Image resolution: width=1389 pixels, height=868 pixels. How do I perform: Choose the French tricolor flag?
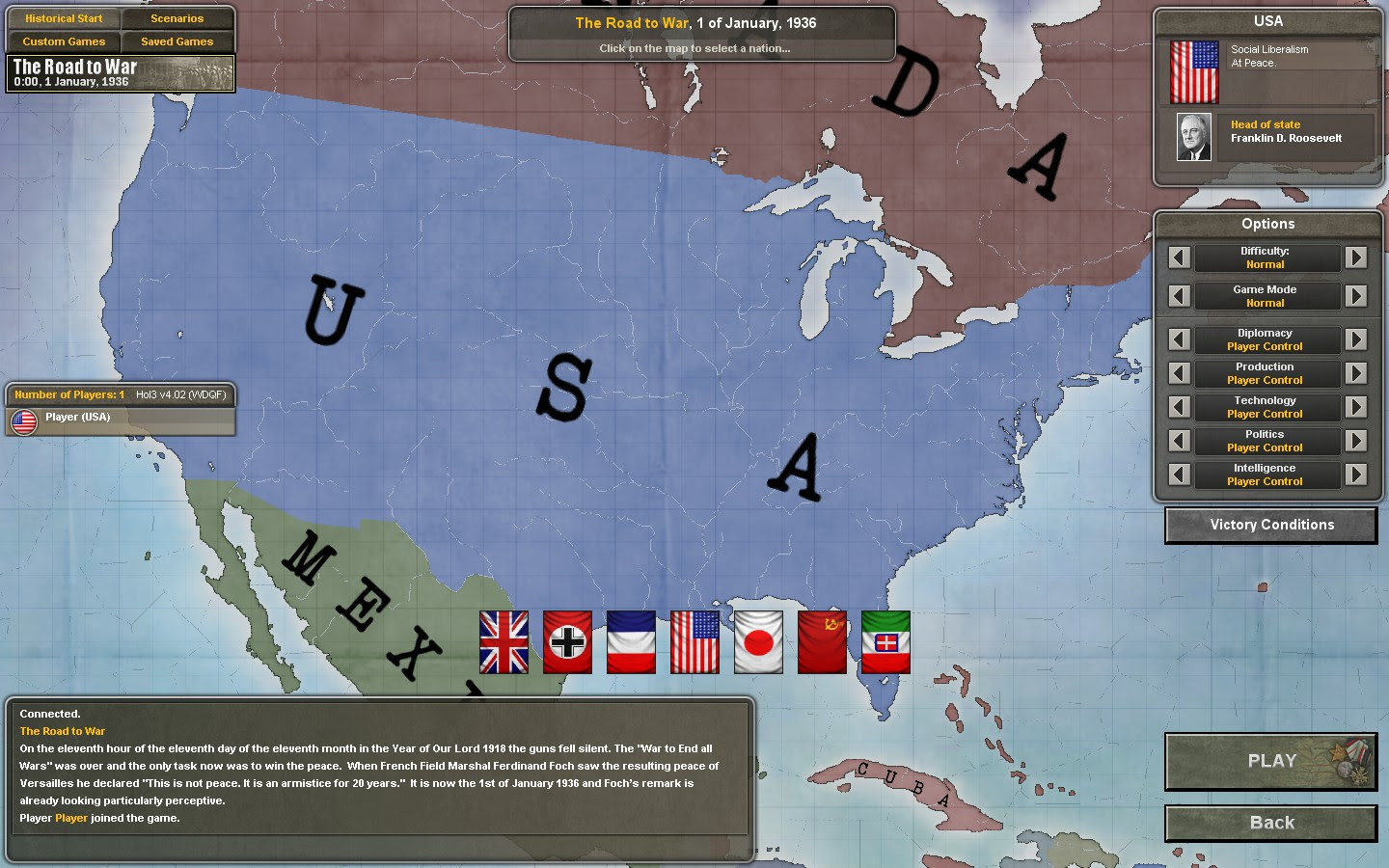[x=630, y=642]
